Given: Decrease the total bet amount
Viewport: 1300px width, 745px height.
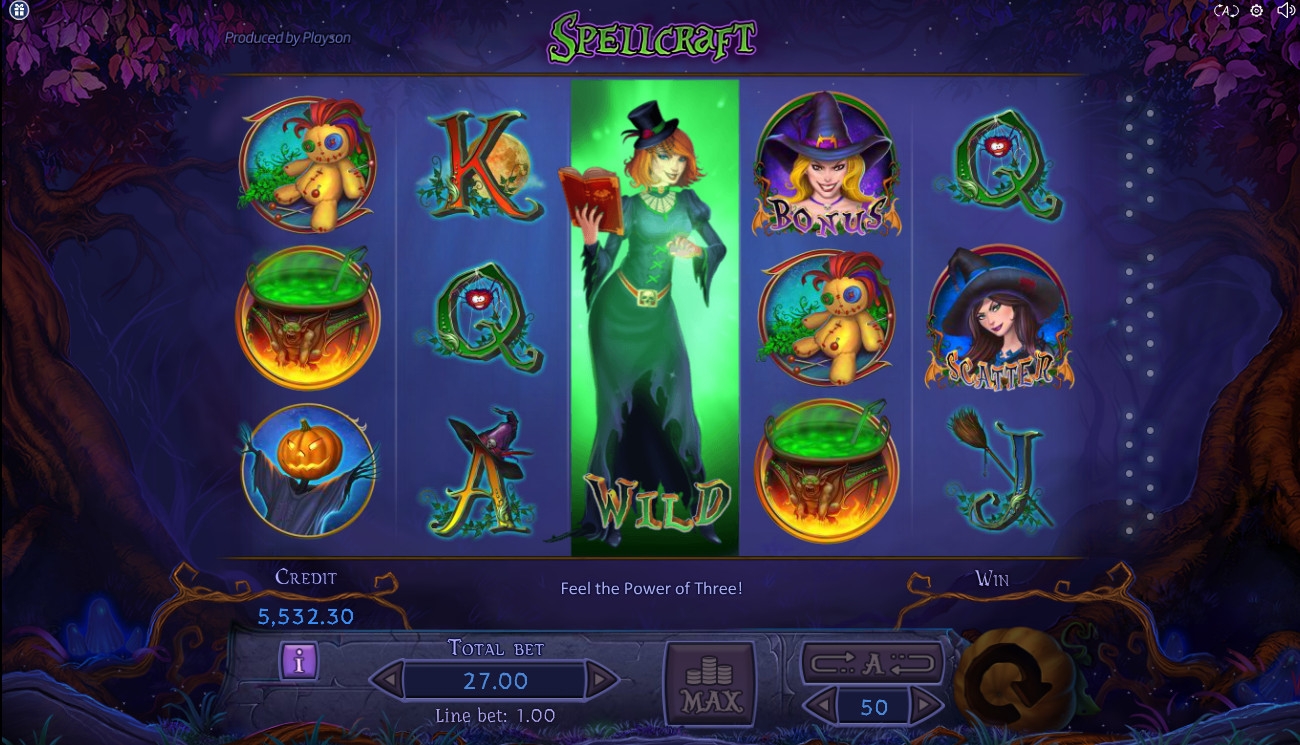Looking at the screenshot, I should click(389, 682).
